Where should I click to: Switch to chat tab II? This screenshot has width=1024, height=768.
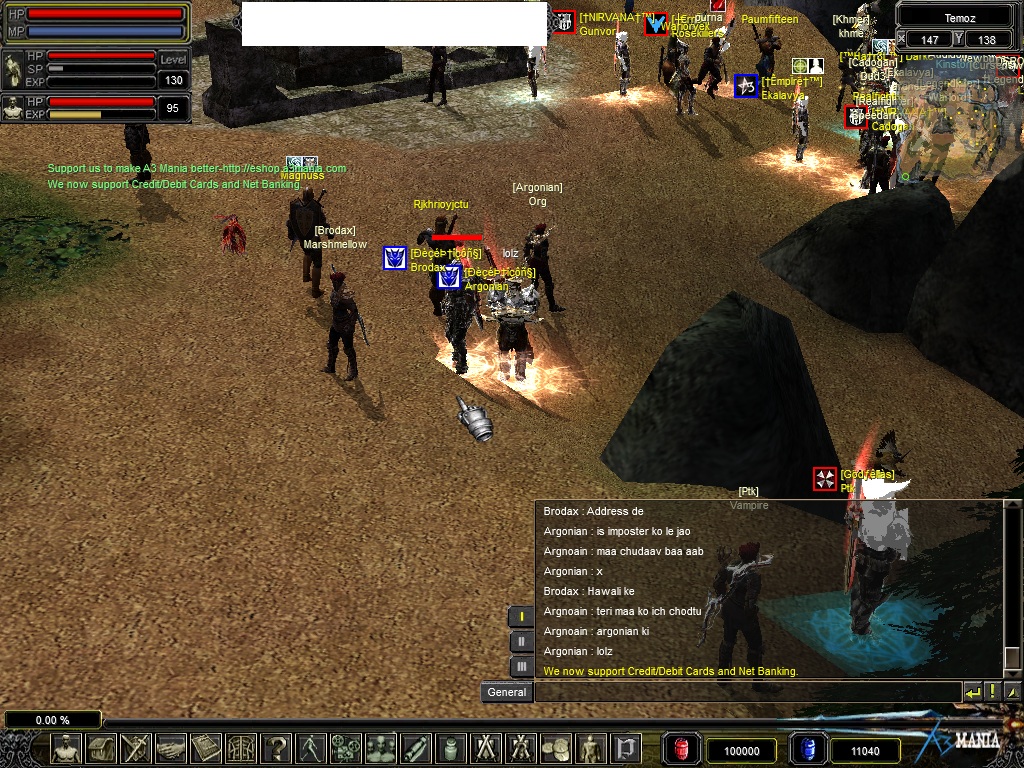point(521,641)
